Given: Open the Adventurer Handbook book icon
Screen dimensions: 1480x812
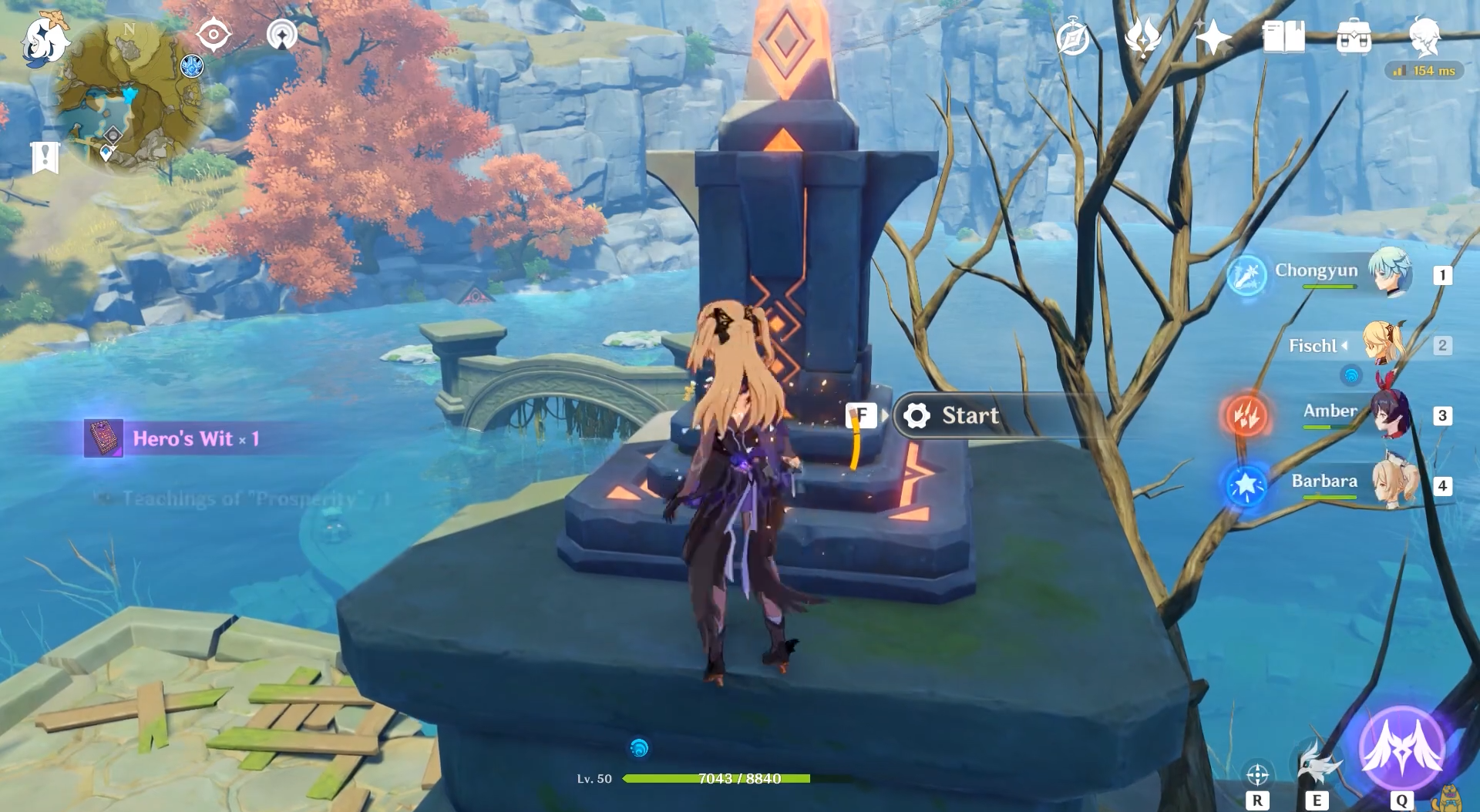Looking at the screenshot, I should click(1283, 37).
